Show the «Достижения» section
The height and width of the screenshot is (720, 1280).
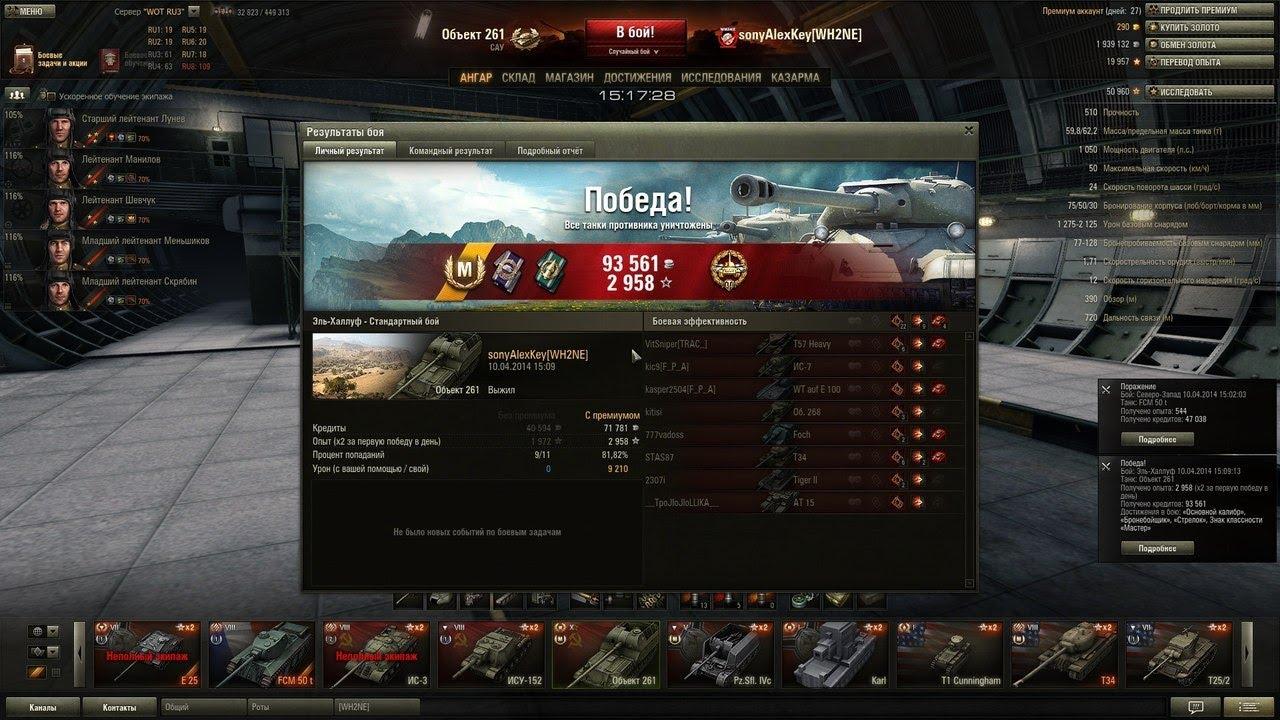pos(637,77)
